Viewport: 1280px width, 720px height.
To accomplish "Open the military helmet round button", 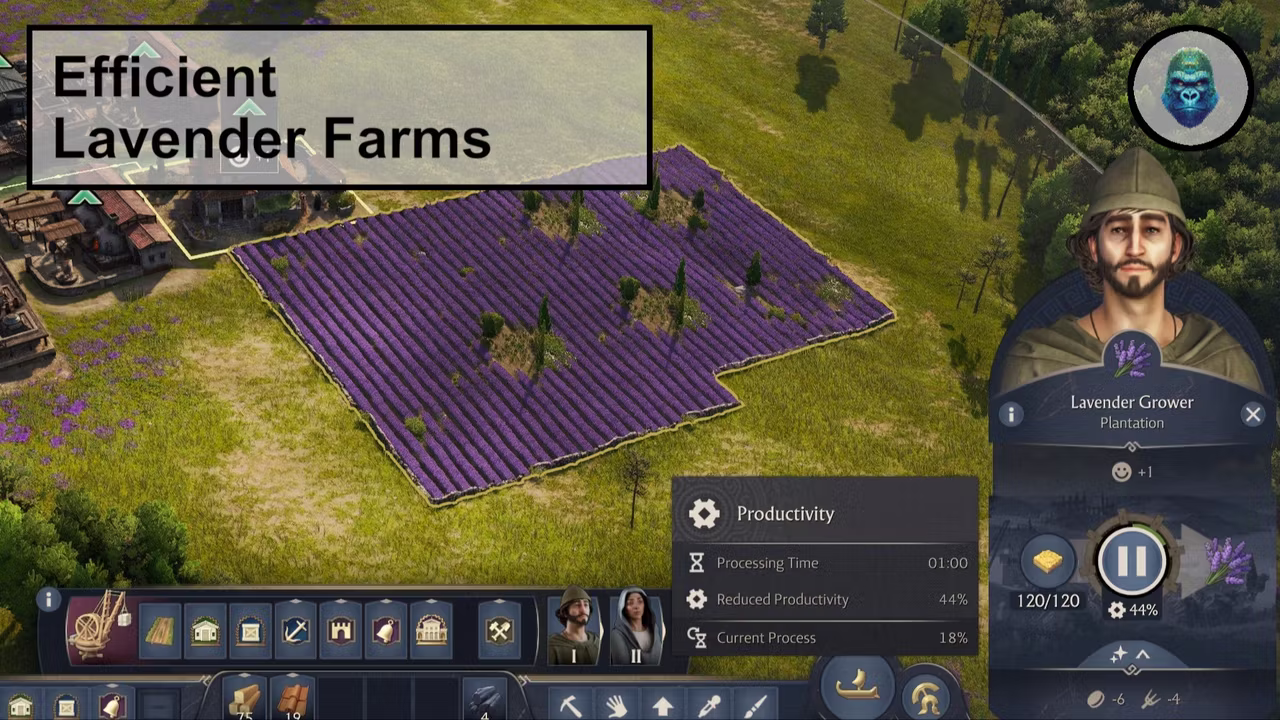I will tap(926, 695).
